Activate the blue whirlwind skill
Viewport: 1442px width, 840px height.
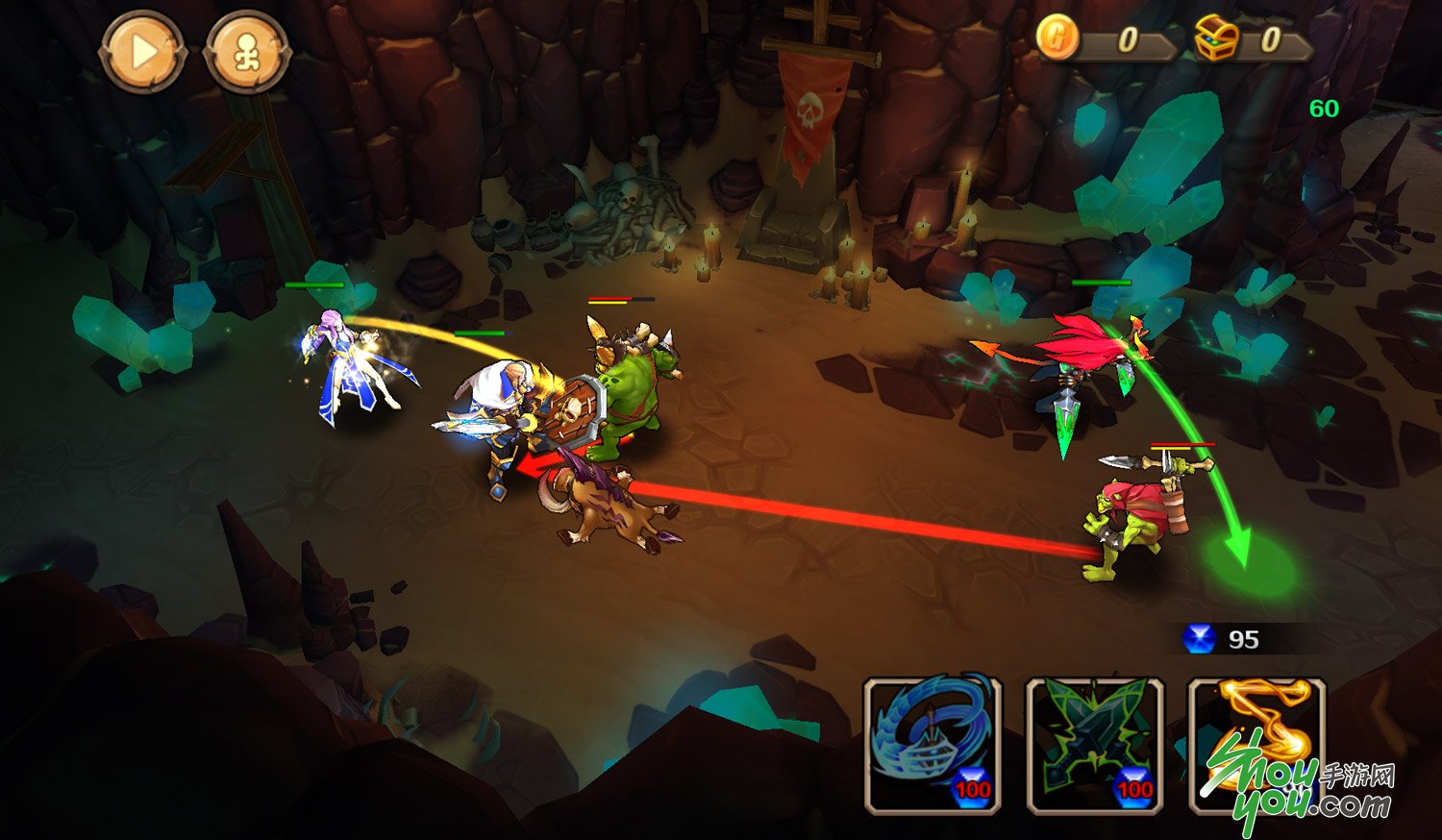point(932,745)
